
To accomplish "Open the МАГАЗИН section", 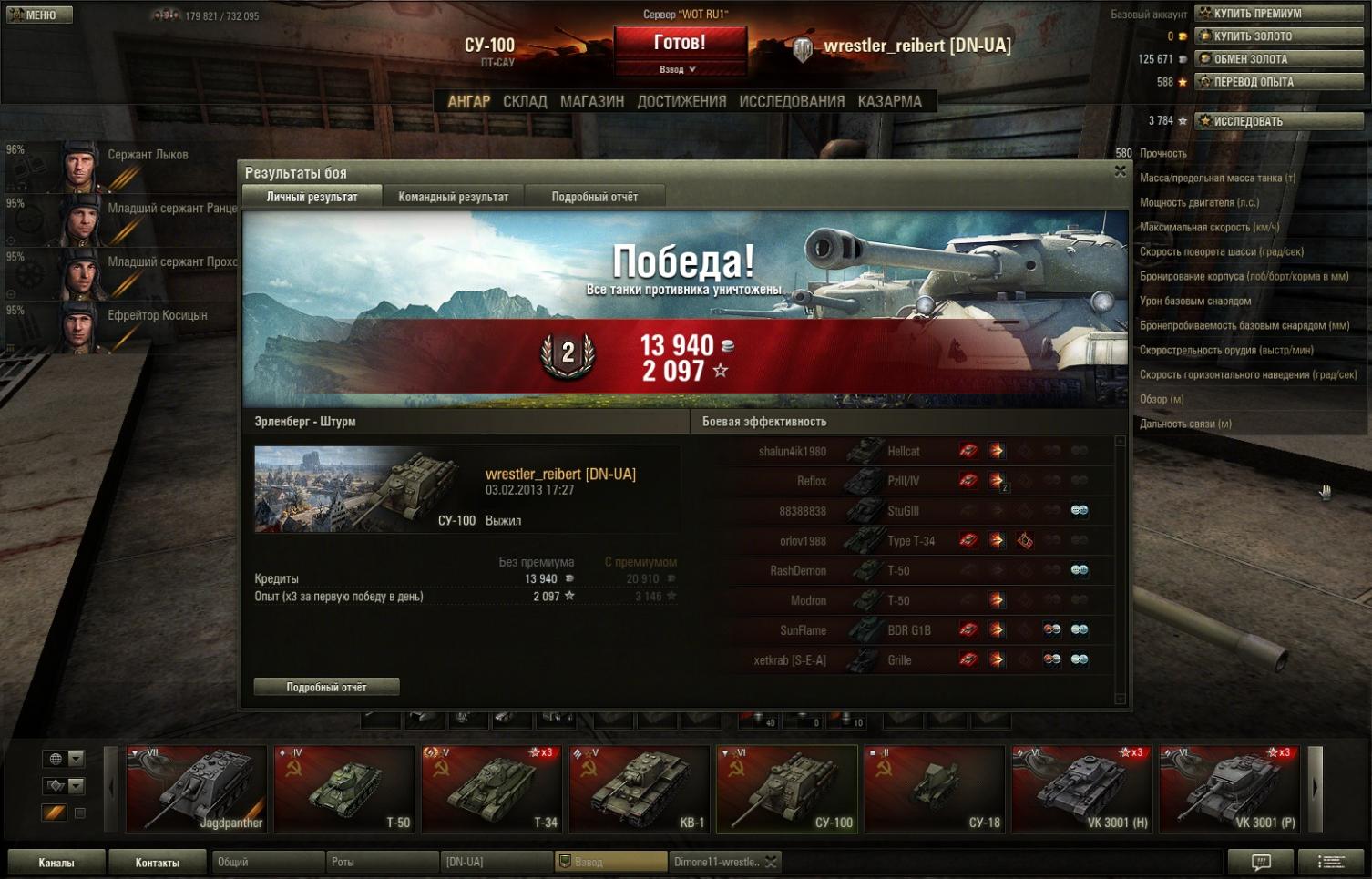I will point(592,101).
